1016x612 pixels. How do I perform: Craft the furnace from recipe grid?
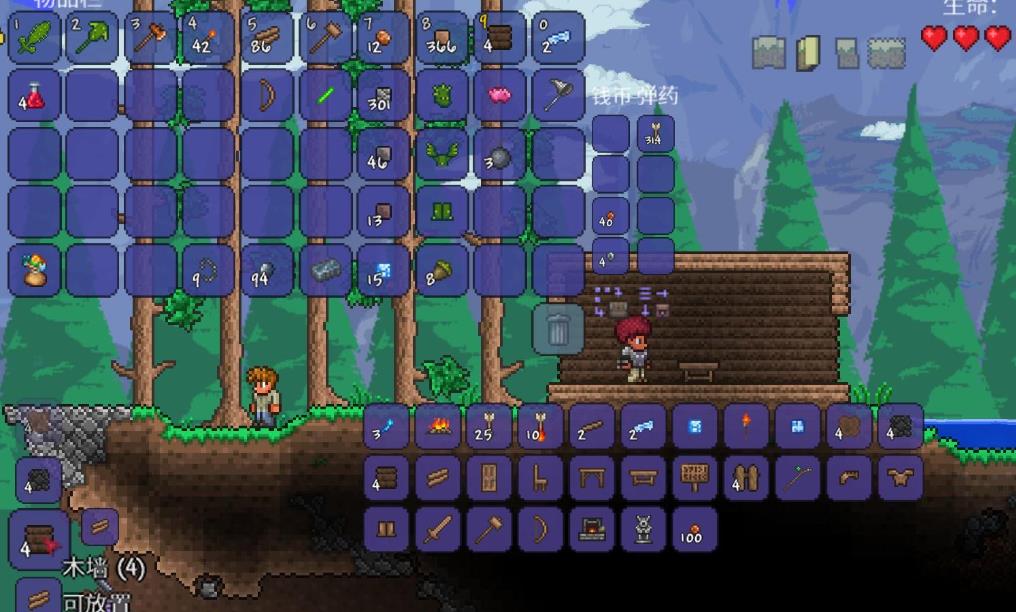click(x=592, y=529)
